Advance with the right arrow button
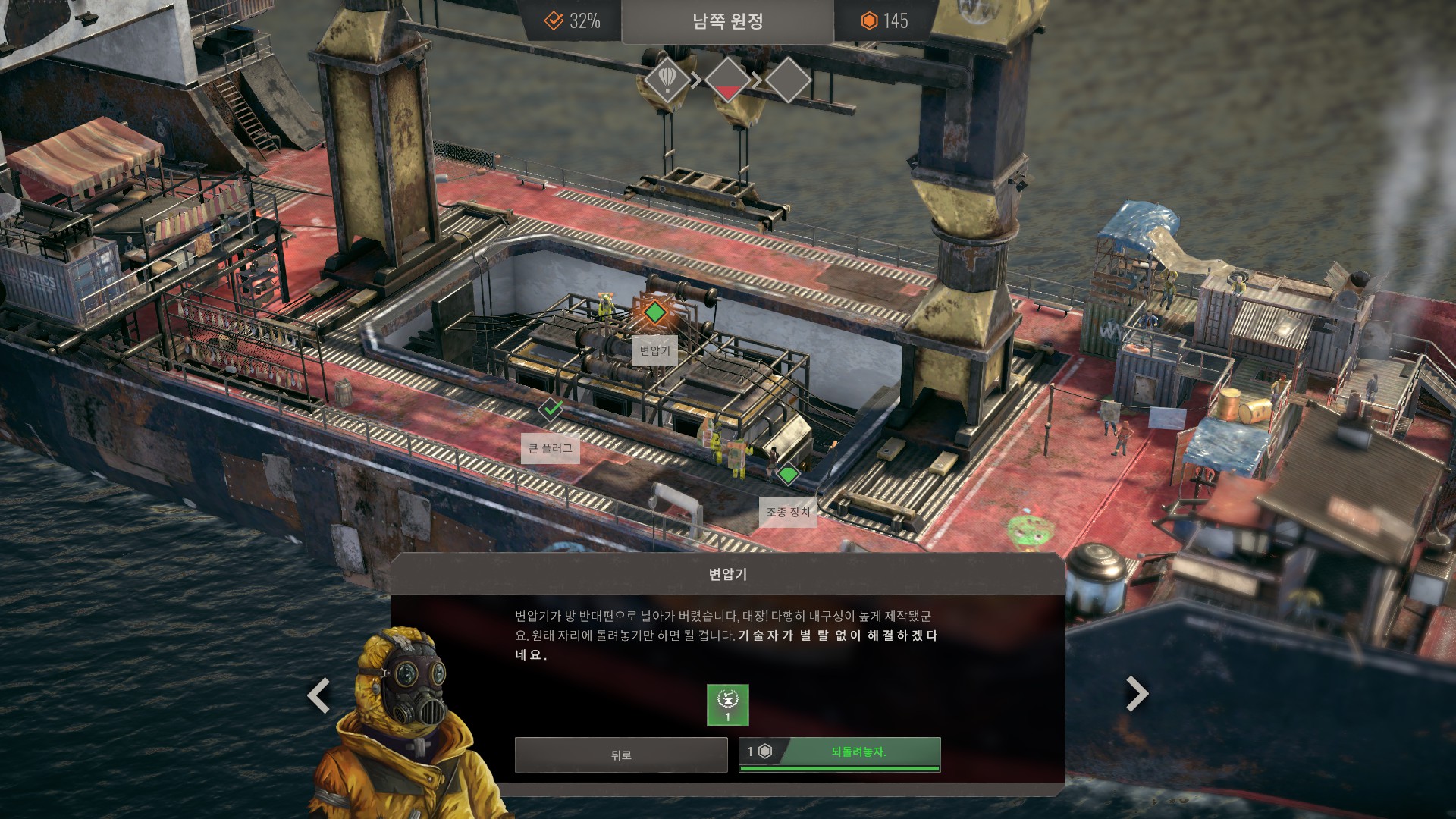This screenshot has width=1456, height=819. (x=1136, y=693)
